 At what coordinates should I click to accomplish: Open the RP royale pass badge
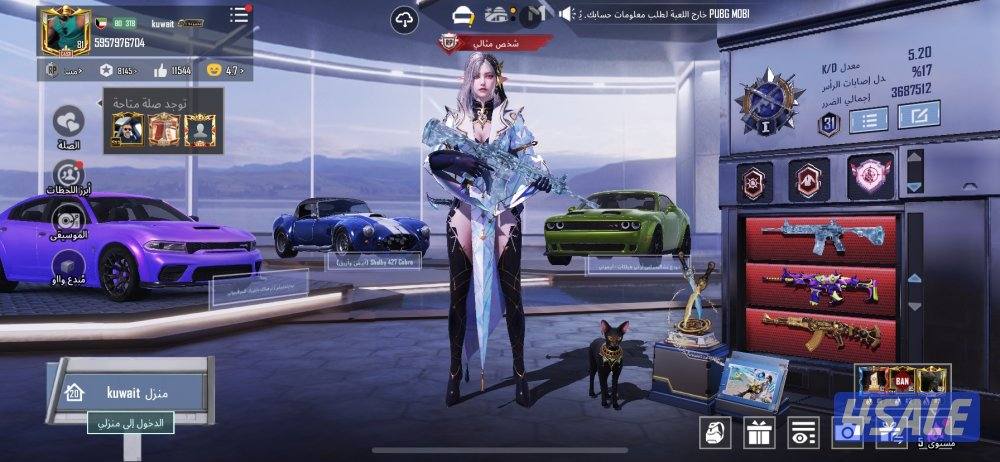[x=60, y=70]
